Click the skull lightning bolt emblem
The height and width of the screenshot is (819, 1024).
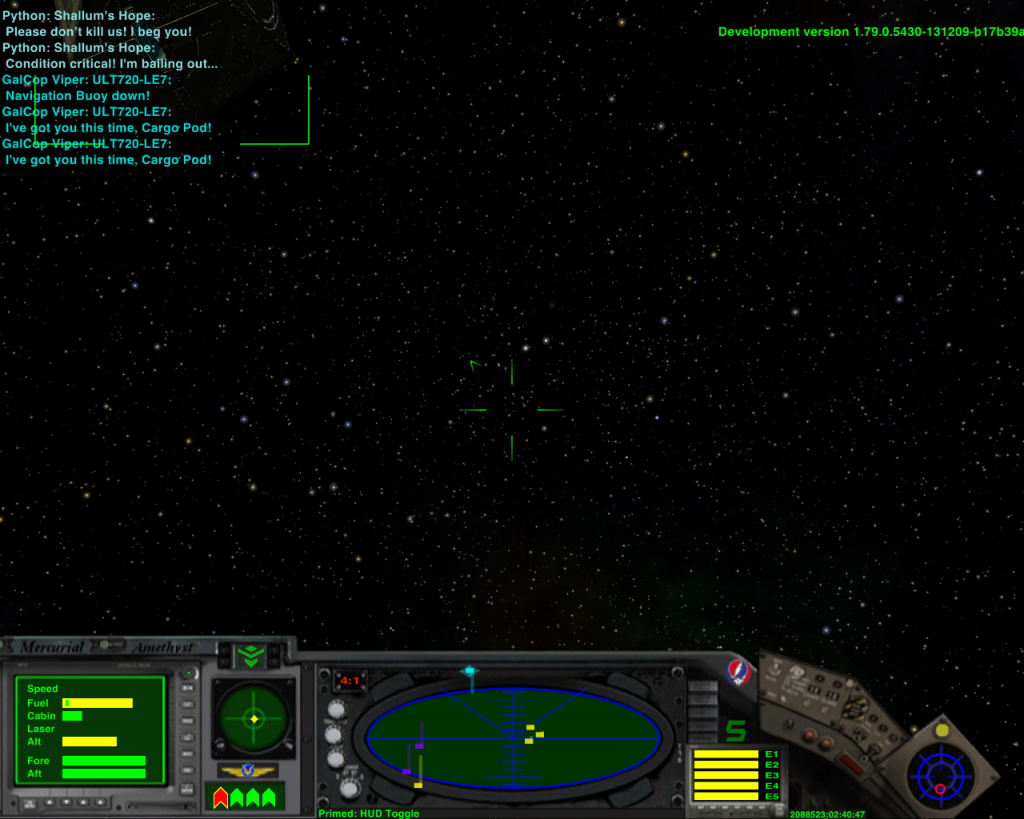(739, 670)
